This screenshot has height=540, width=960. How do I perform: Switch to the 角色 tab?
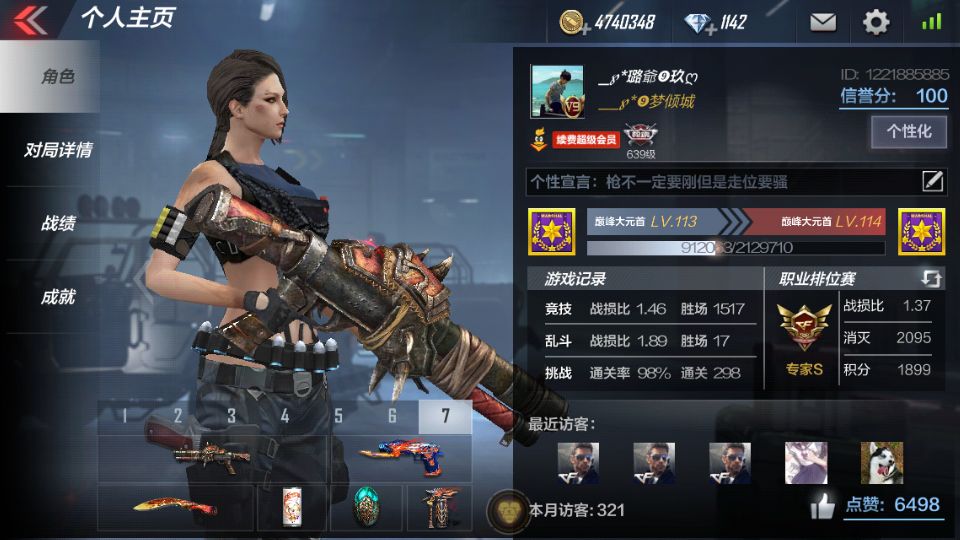click(57, 77)
